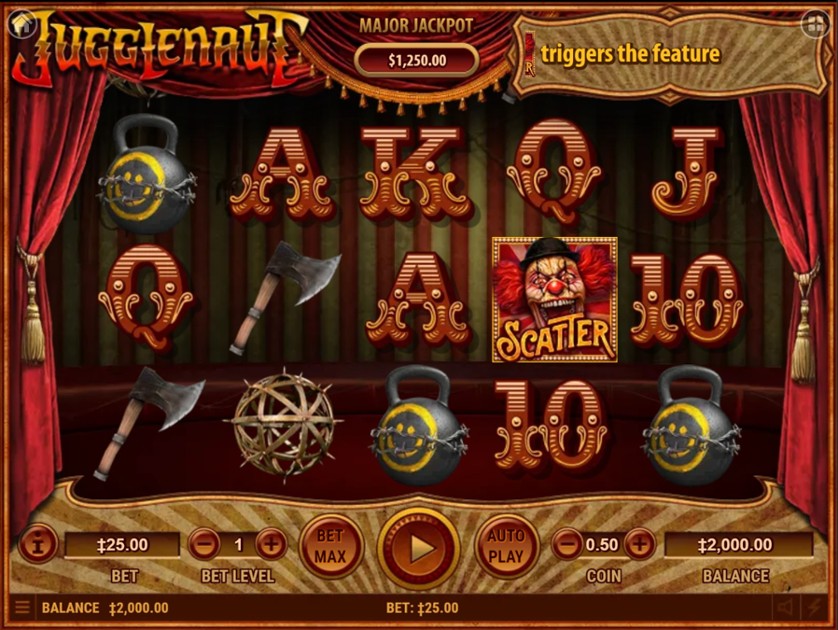The width and height of the screenshot is (838, 630).
Task: Open the hamburger menu in the bottom bar
Action: click(21, 607)
